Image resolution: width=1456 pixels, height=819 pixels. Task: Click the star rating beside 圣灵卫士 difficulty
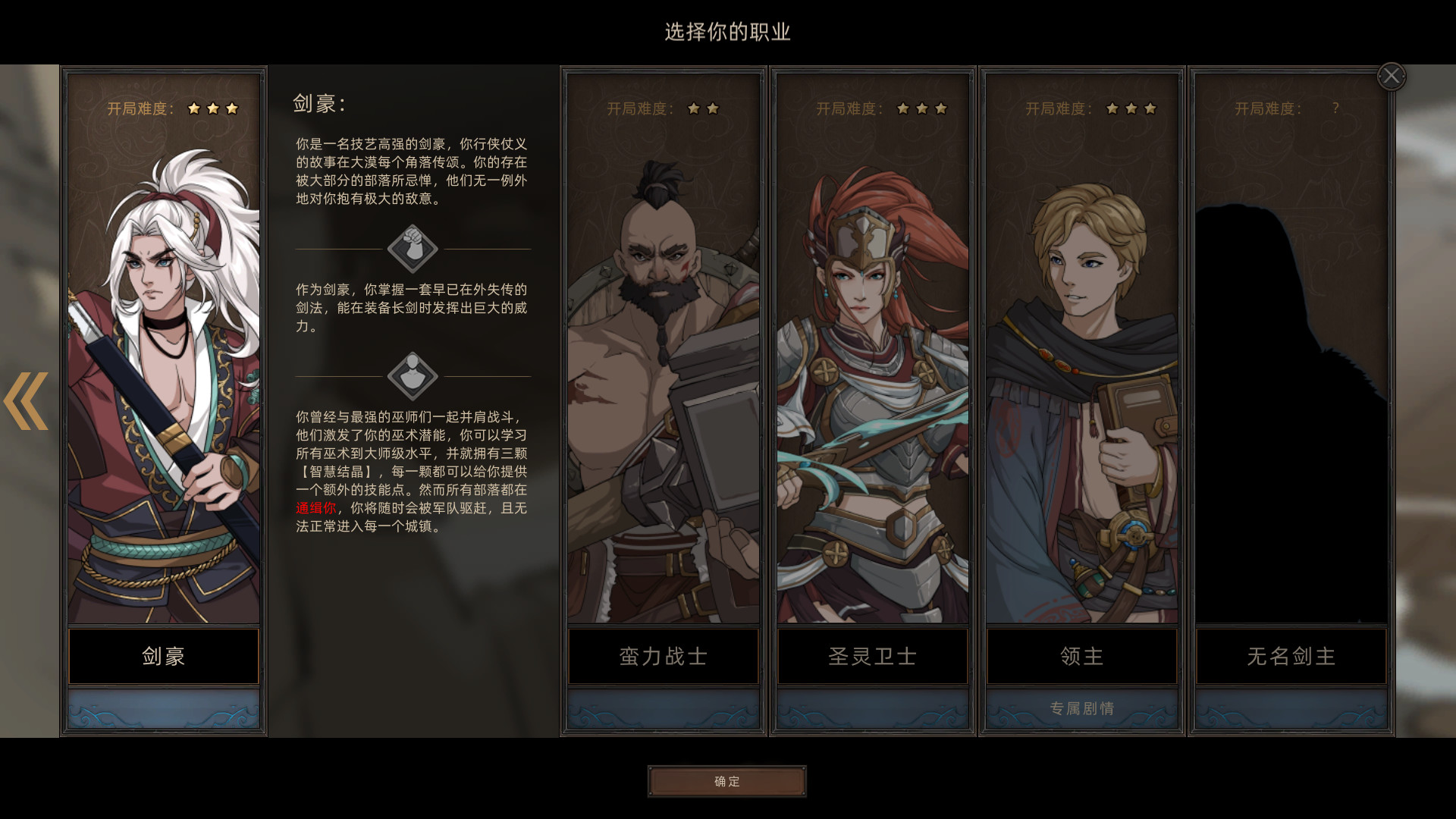coord(921,109)
